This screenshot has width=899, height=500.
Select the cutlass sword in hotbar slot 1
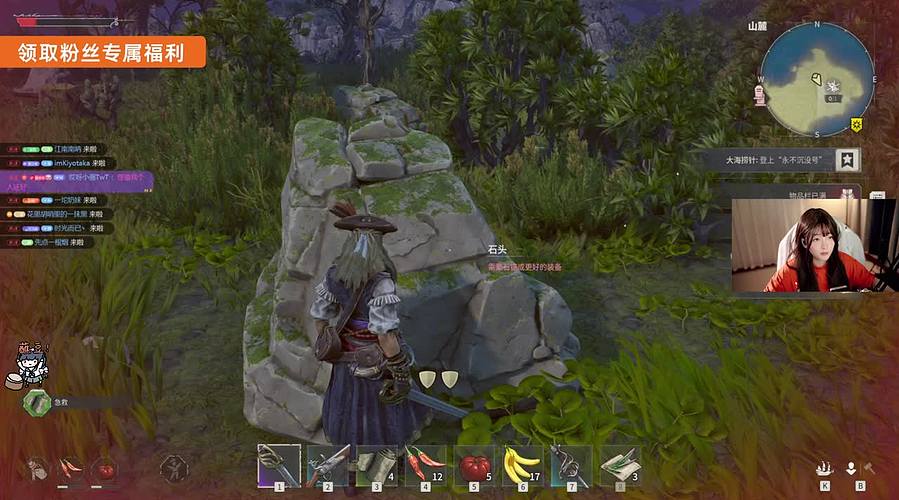point(279,465)
